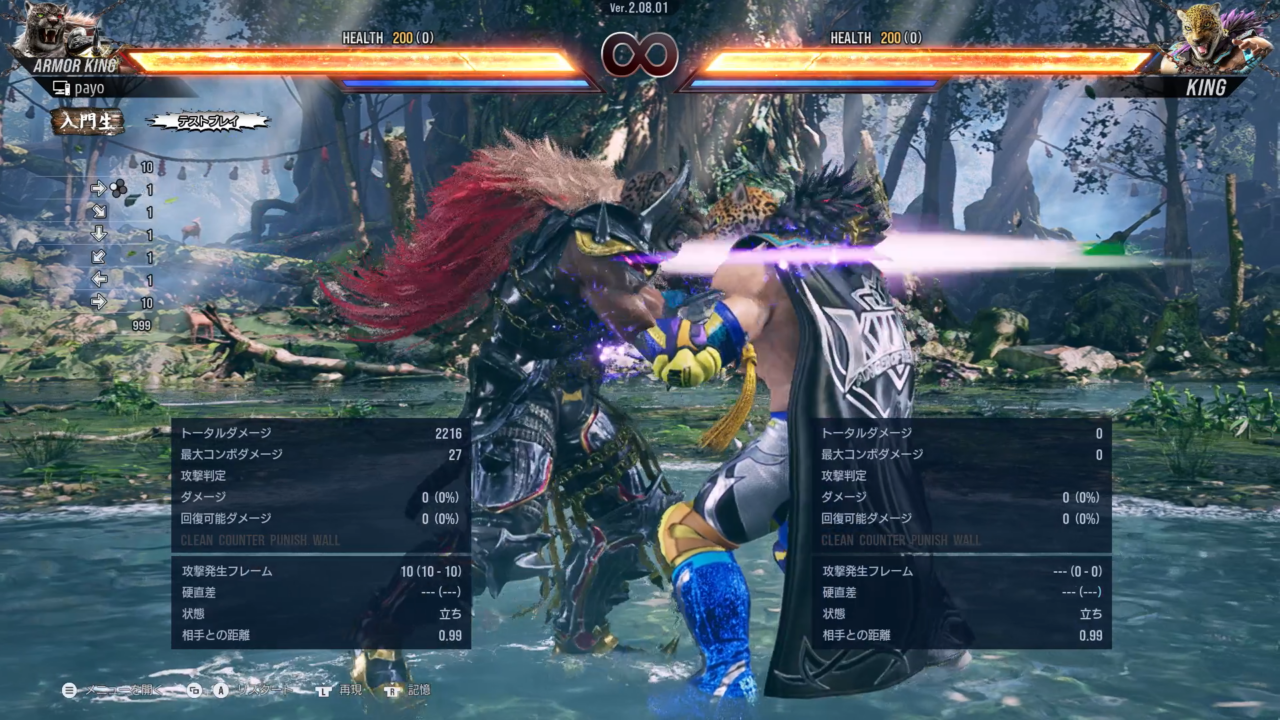Click the King character portrait

click(1210, 37)
